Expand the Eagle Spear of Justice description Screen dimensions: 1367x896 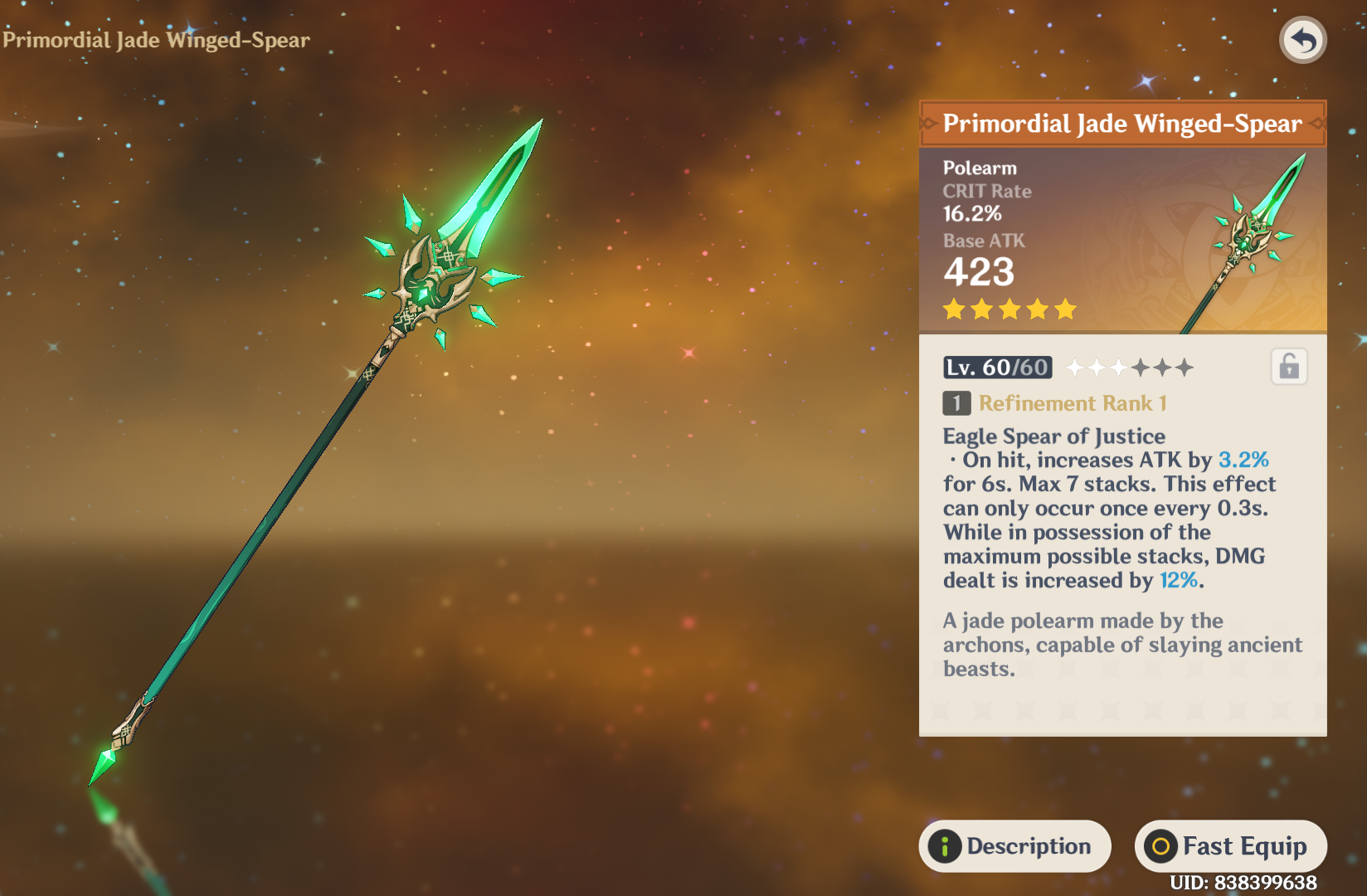click(1053, 436)
